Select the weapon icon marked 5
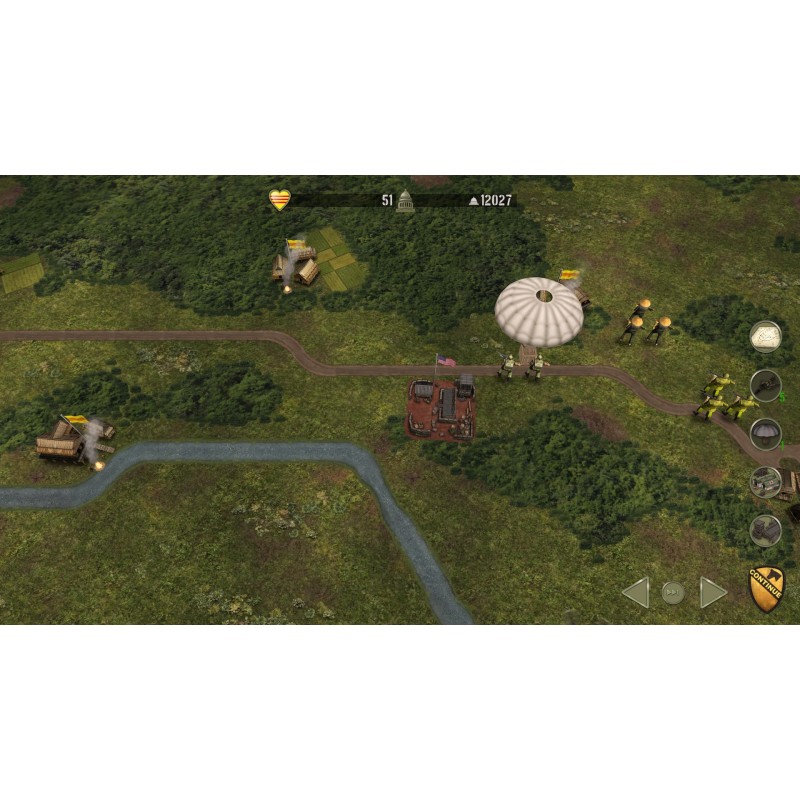 click(x=766, y=385)
